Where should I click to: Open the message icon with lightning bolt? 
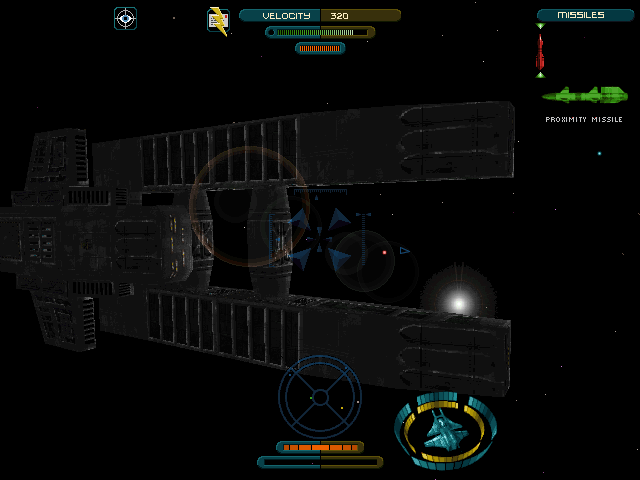217,20
